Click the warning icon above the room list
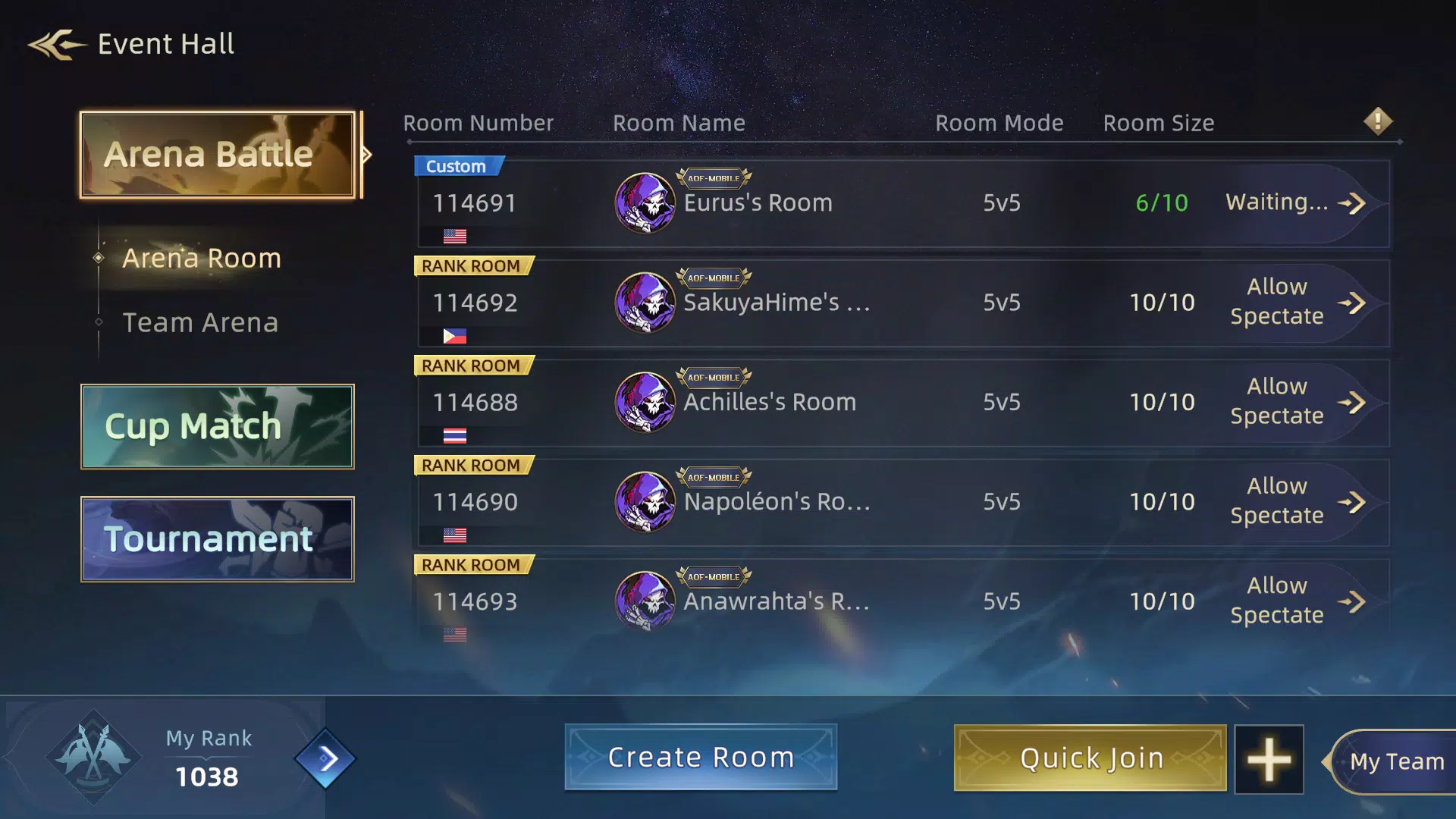This screenshot has height=819, width=1456. pos(1378,121)
